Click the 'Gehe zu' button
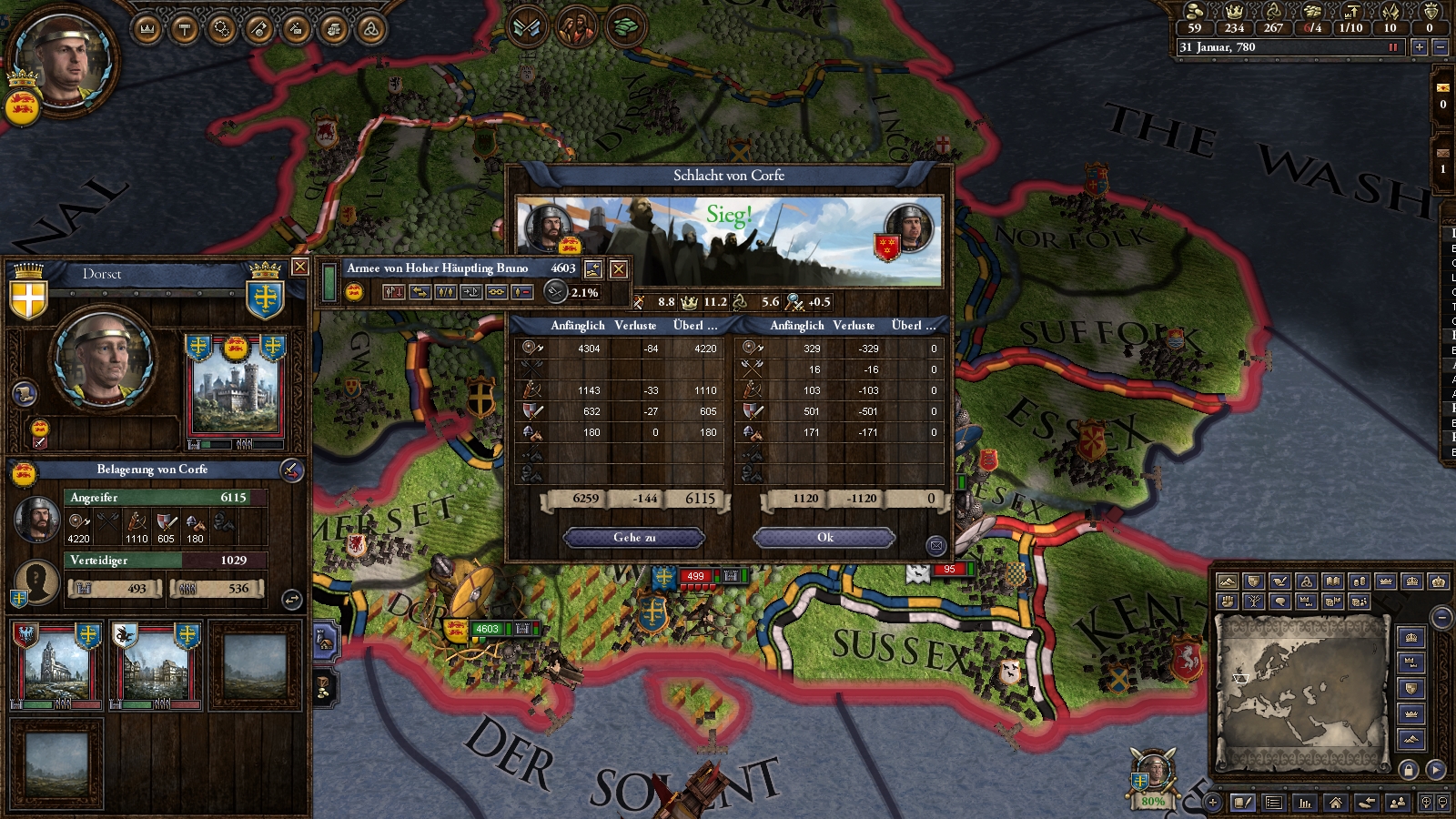This screenshot has width=1456, height=819. tap(634, 538)
